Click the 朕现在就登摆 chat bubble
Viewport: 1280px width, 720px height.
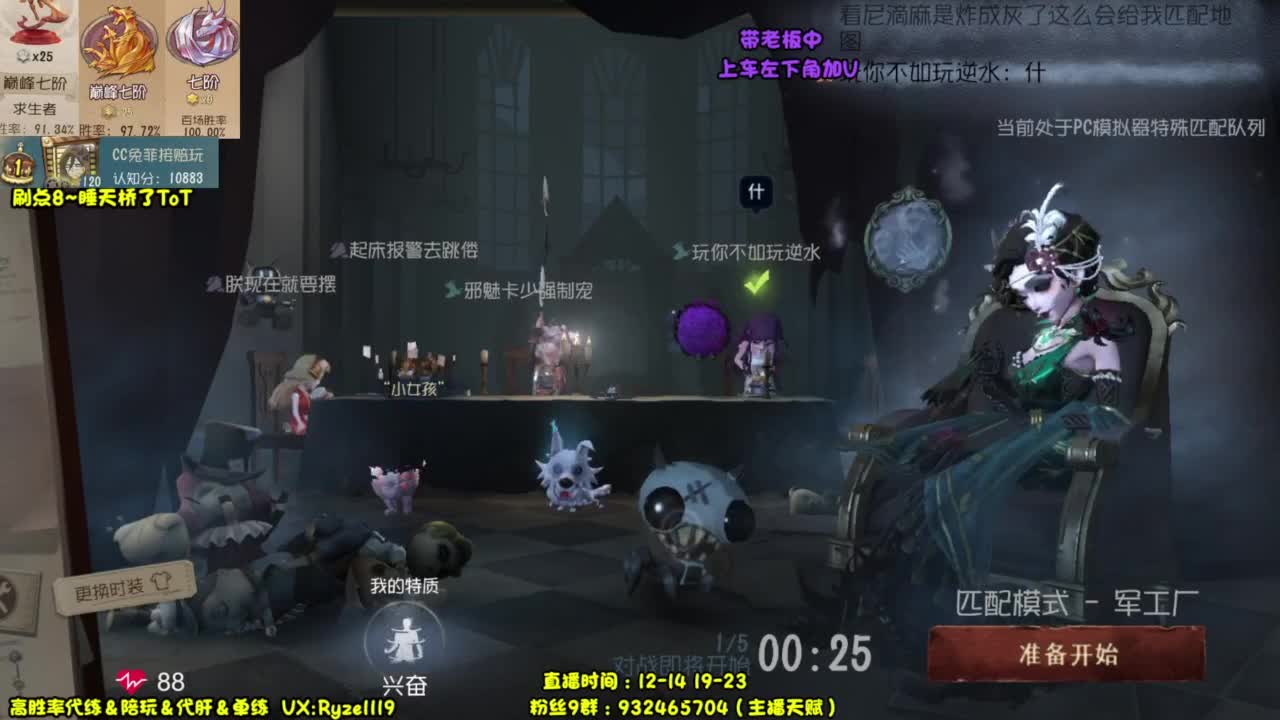[269, 285]
